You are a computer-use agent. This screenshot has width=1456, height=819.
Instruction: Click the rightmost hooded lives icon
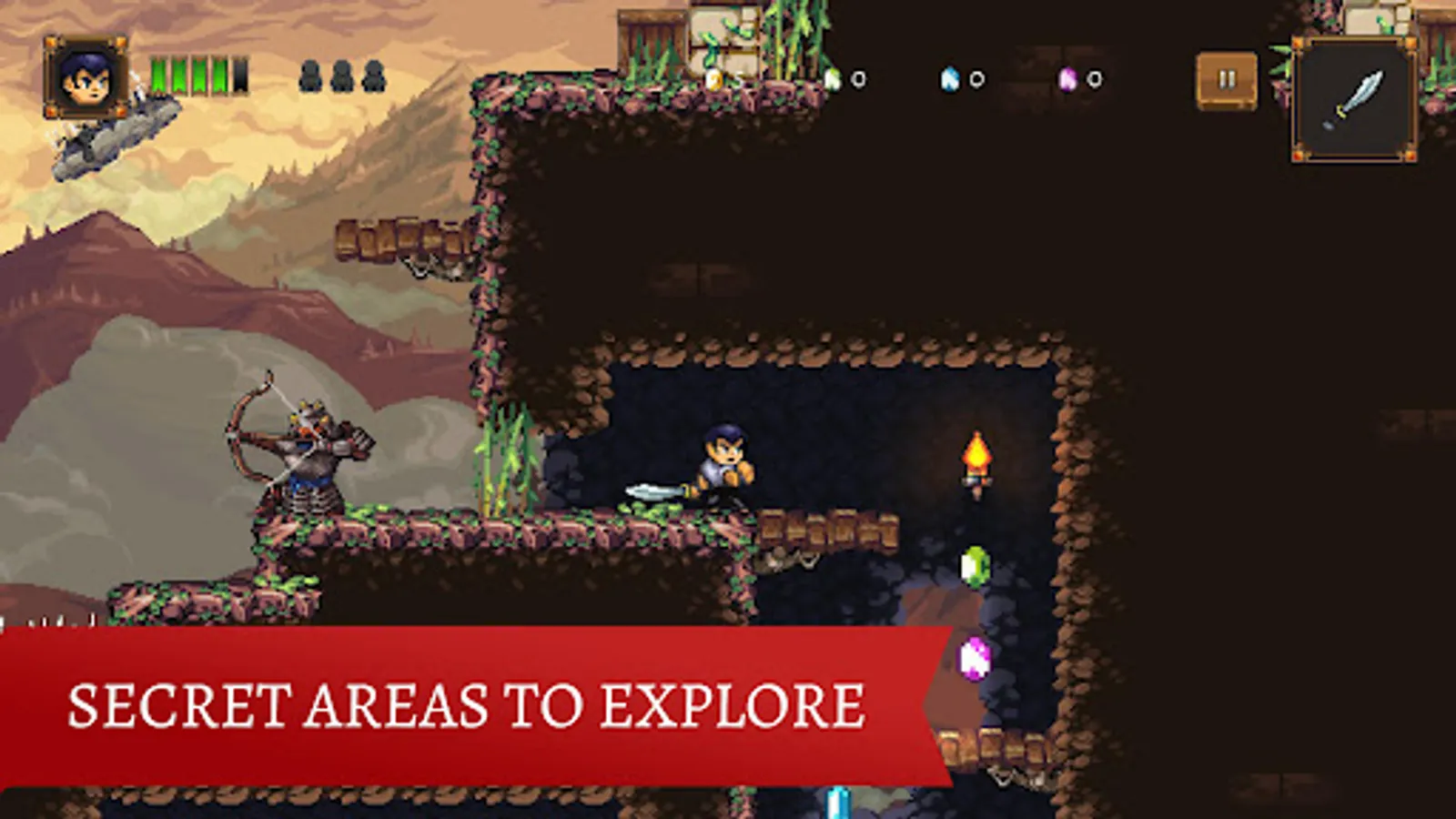point(374,75)
